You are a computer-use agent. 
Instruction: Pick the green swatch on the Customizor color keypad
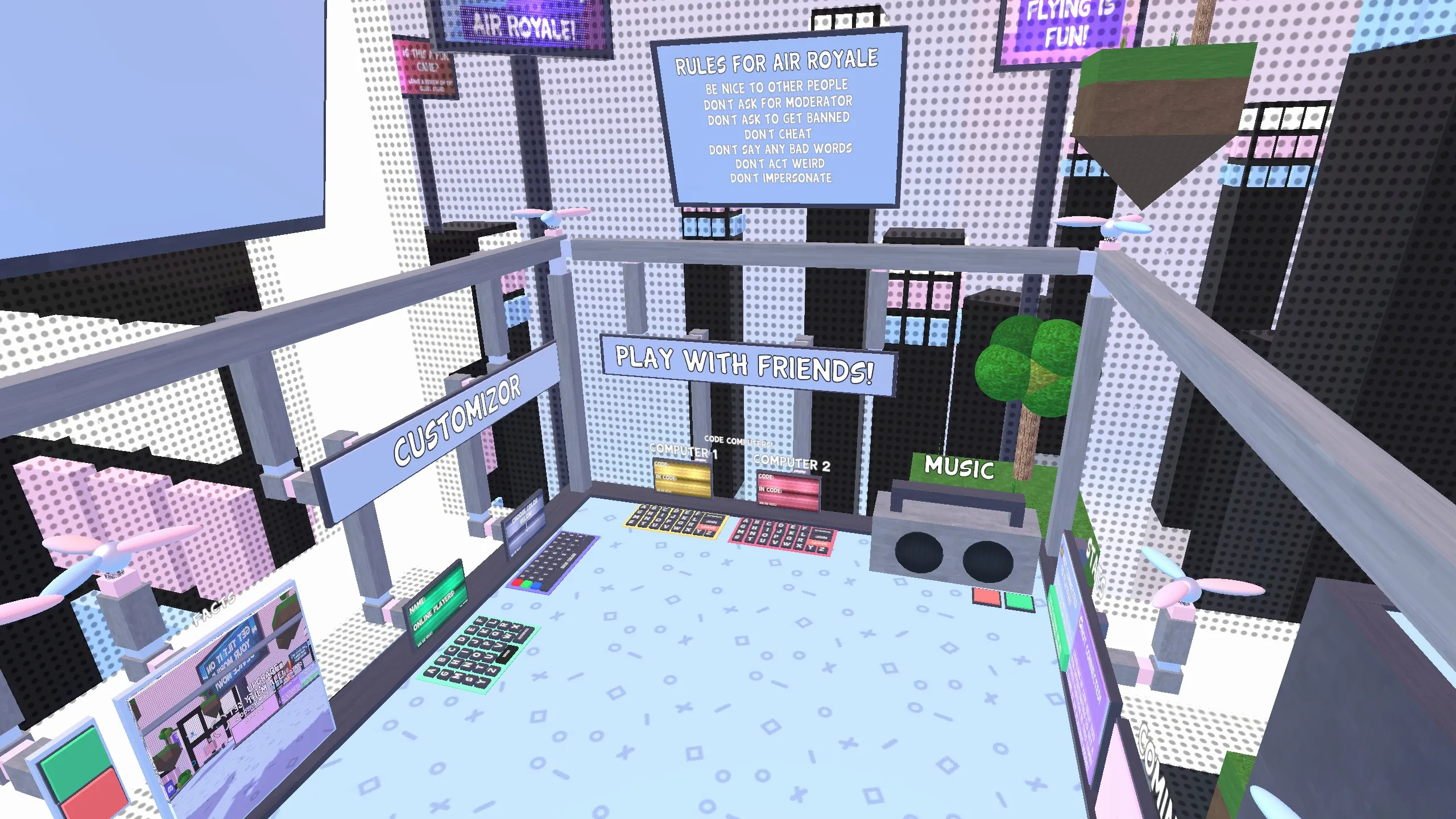coord(527,584)
